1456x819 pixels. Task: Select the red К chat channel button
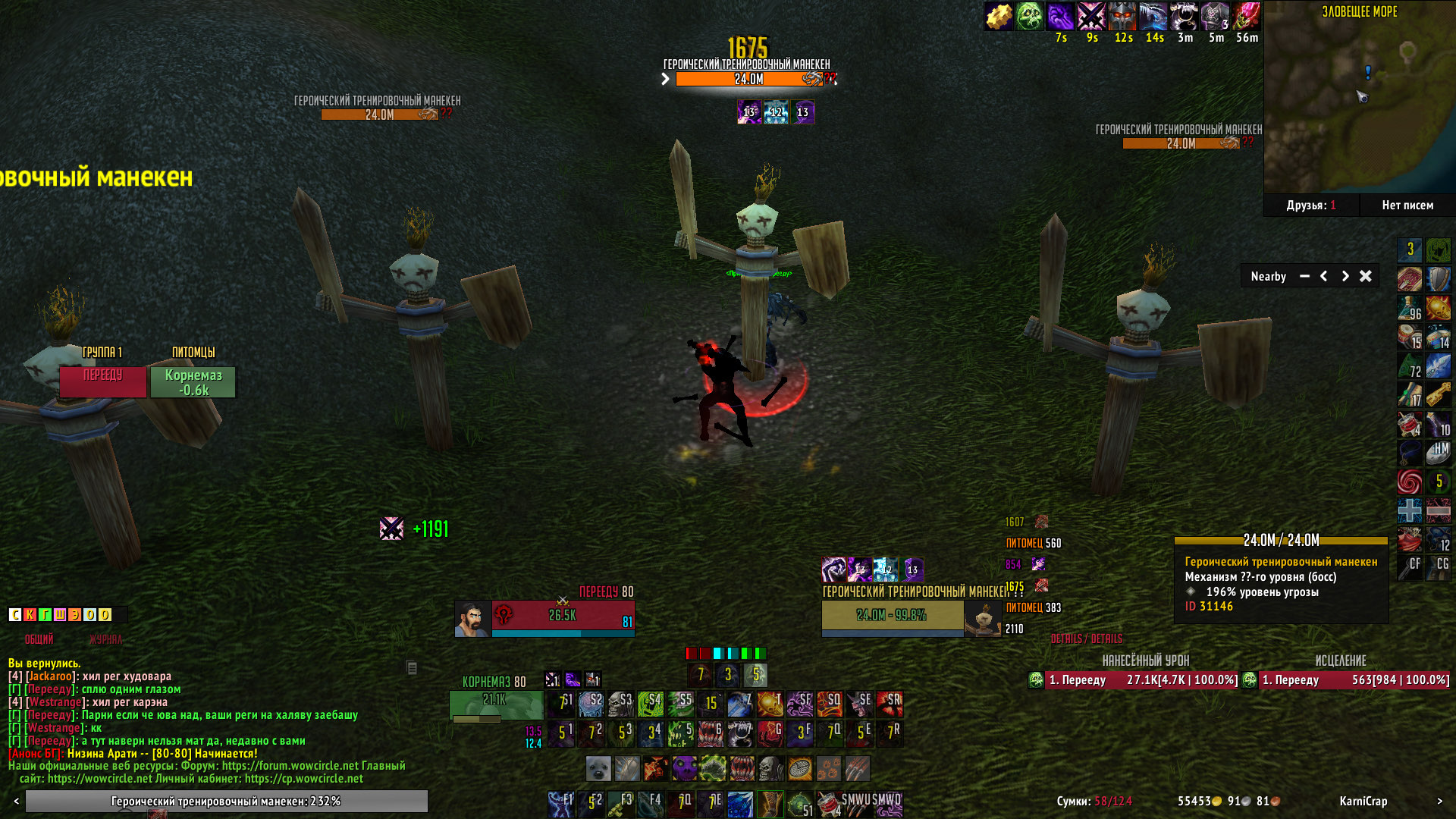click(x=30, y=614)
